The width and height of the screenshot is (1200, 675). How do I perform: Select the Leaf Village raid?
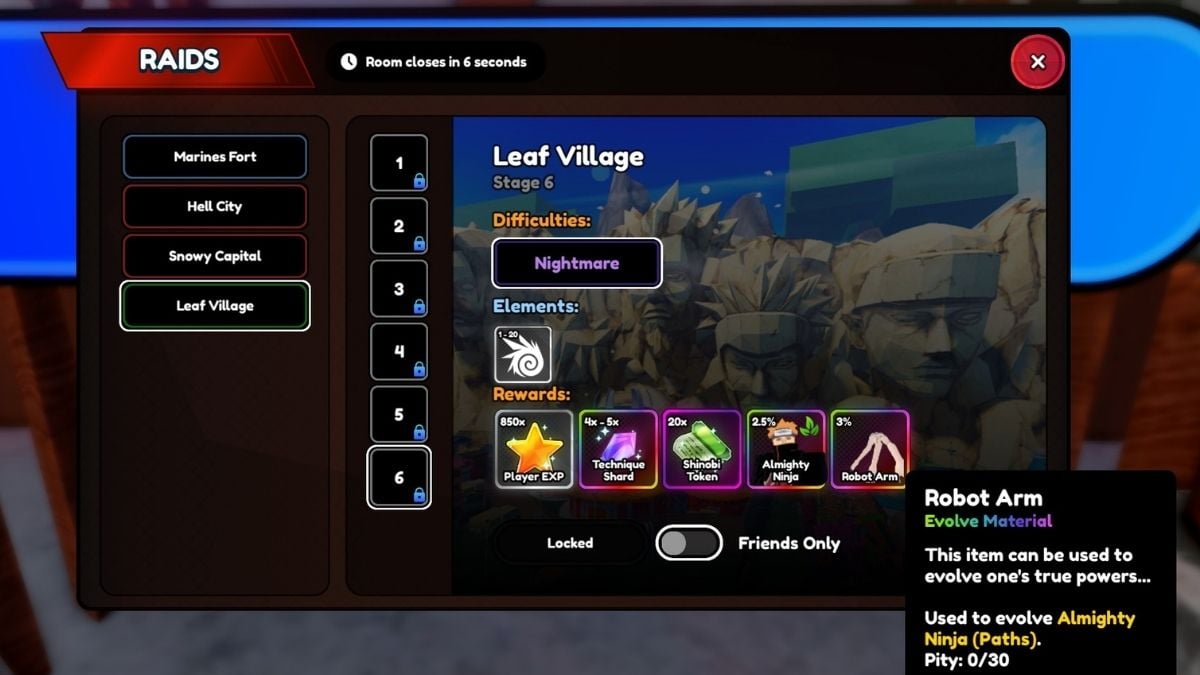[214, 306]
